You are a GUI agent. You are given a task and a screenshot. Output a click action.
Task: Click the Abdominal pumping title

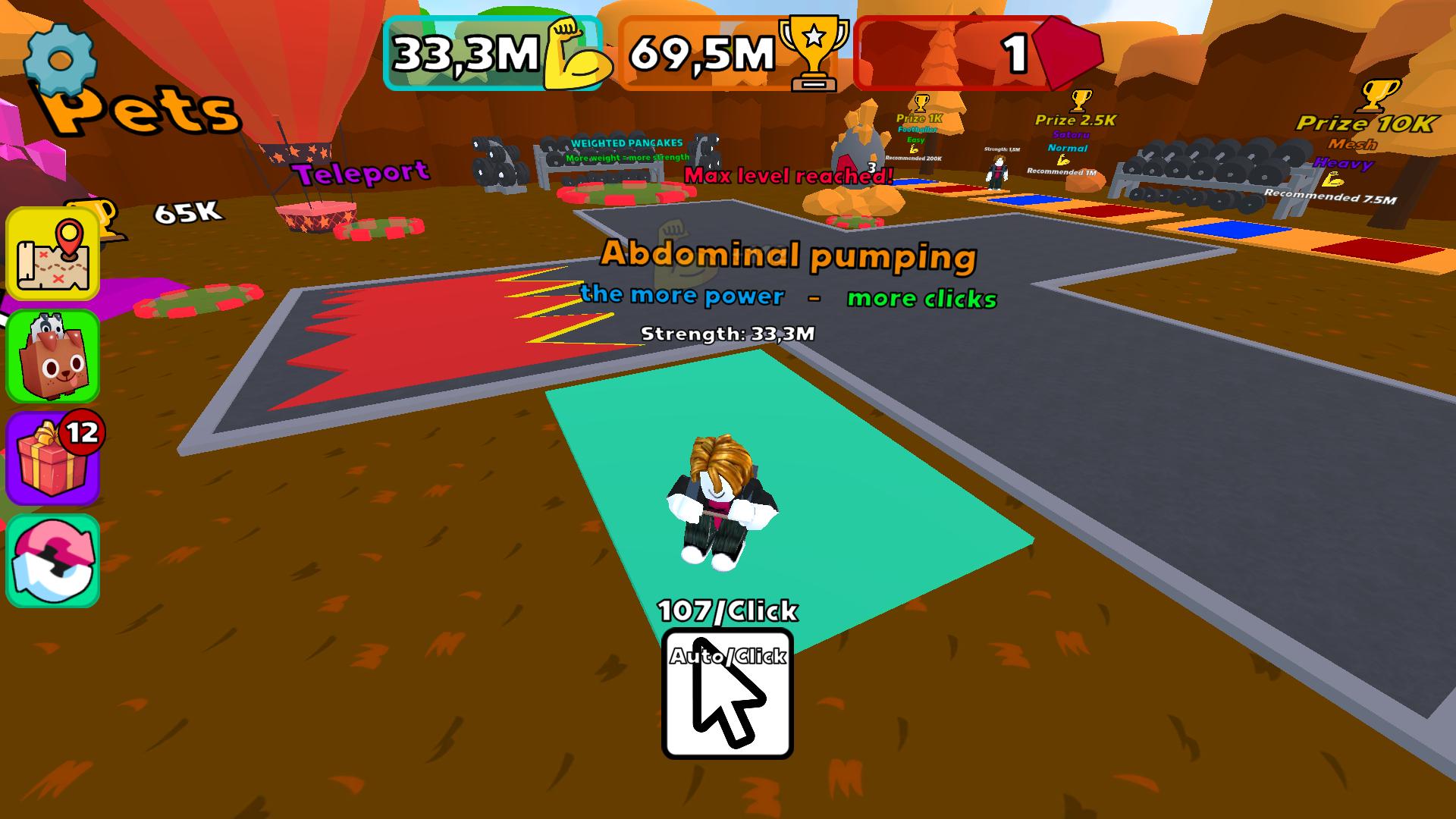(789, 258)
